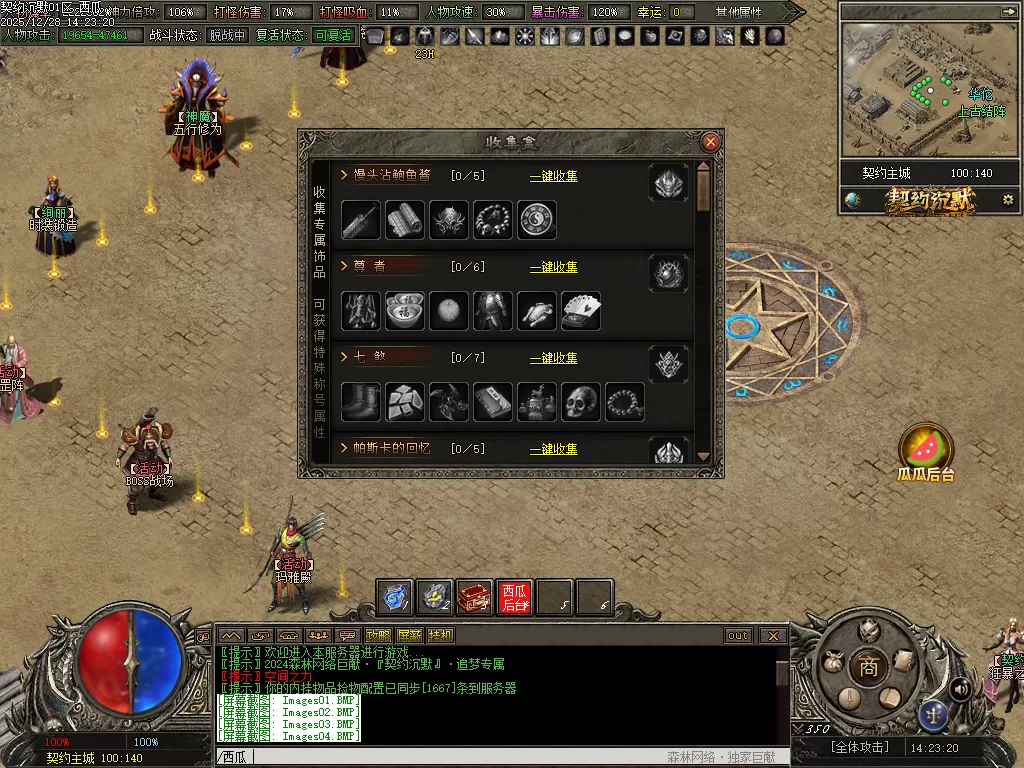1024x768 pixels.
Task: Open the 商 shop button
Action: click(868, 667)
